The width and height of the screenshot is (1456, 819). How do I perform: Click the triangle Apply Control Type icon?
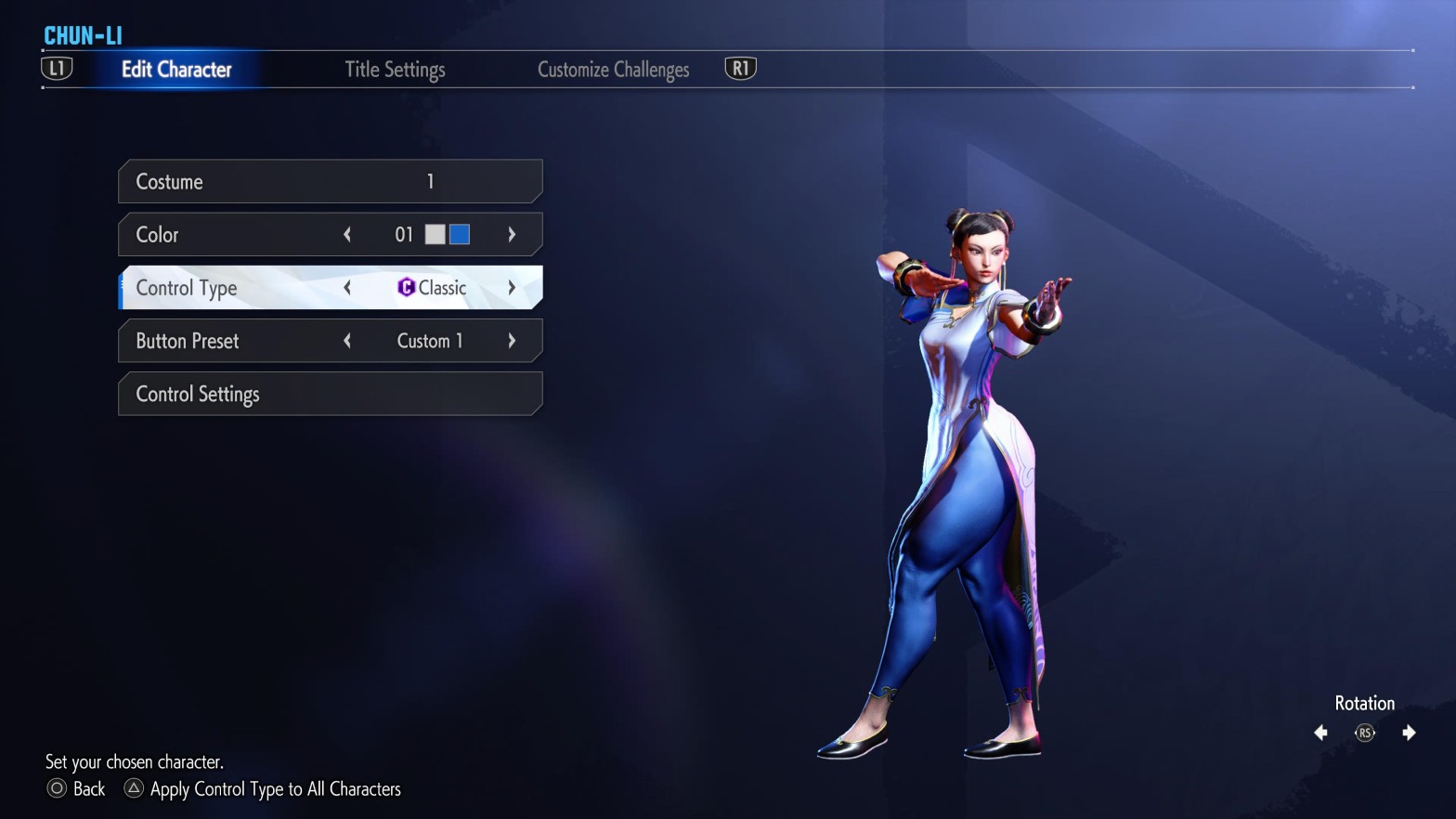133,788
